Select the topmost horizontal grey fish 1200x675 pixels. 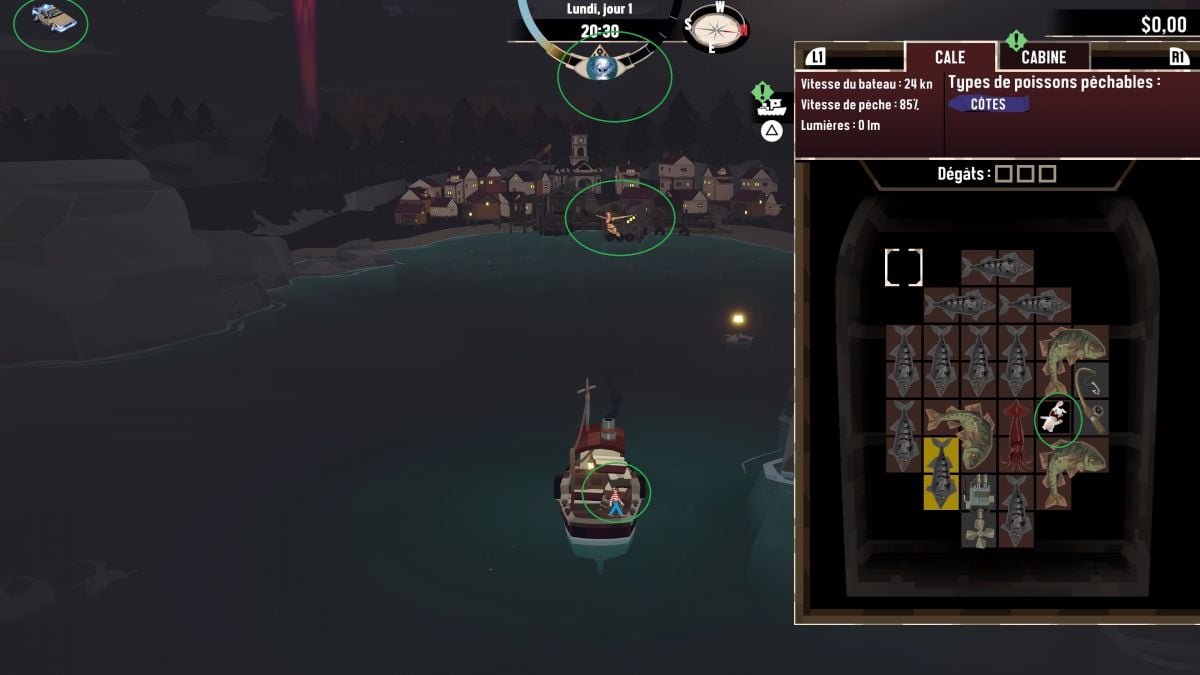(x=997, y=267)
